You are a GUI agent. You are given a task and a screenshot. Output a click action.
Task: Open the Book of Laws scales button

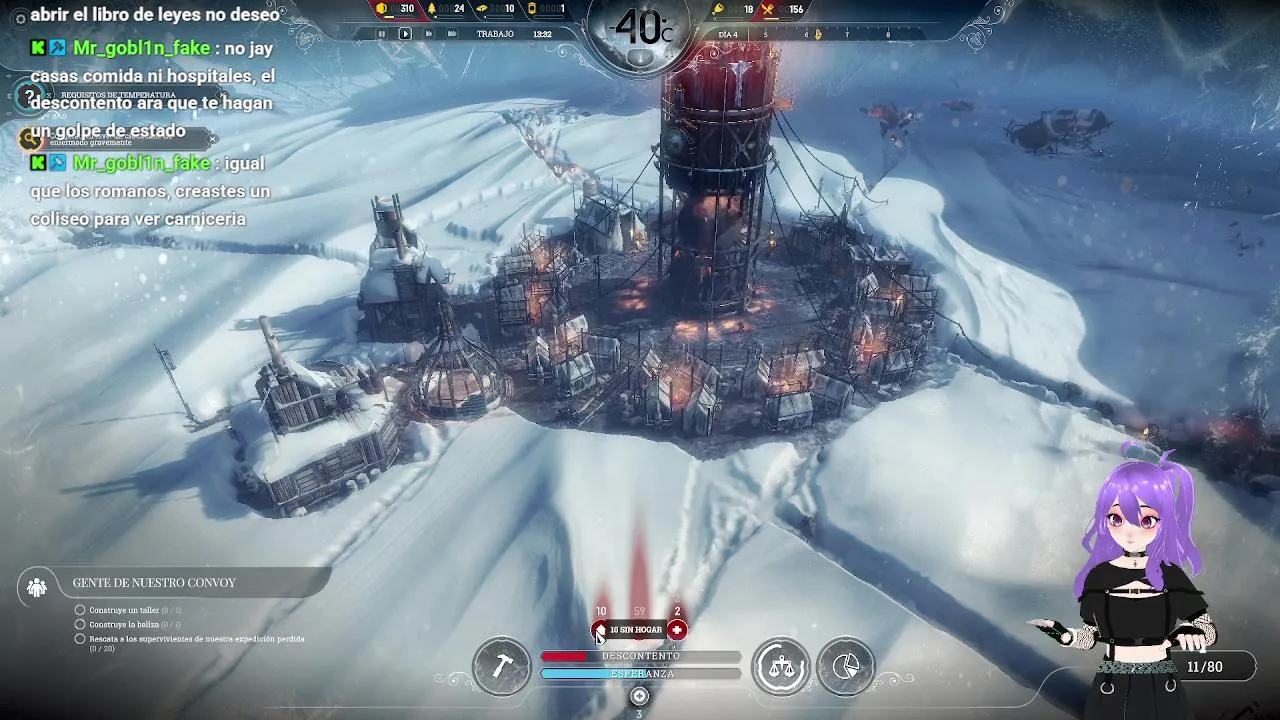(781, 666)
